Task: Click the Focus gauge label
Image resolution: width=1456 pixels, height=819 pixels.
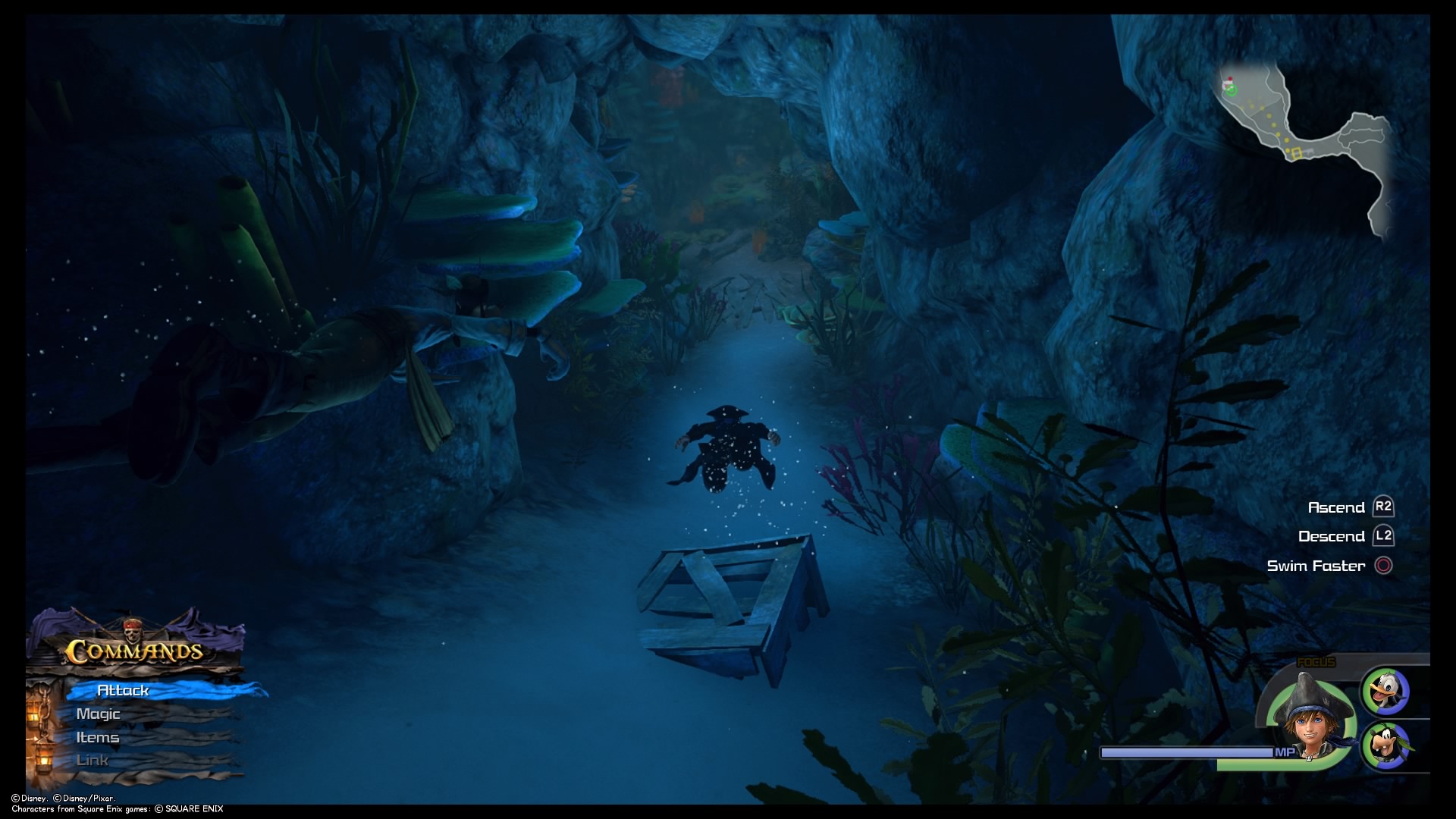Action: [x=1316, y=663]
